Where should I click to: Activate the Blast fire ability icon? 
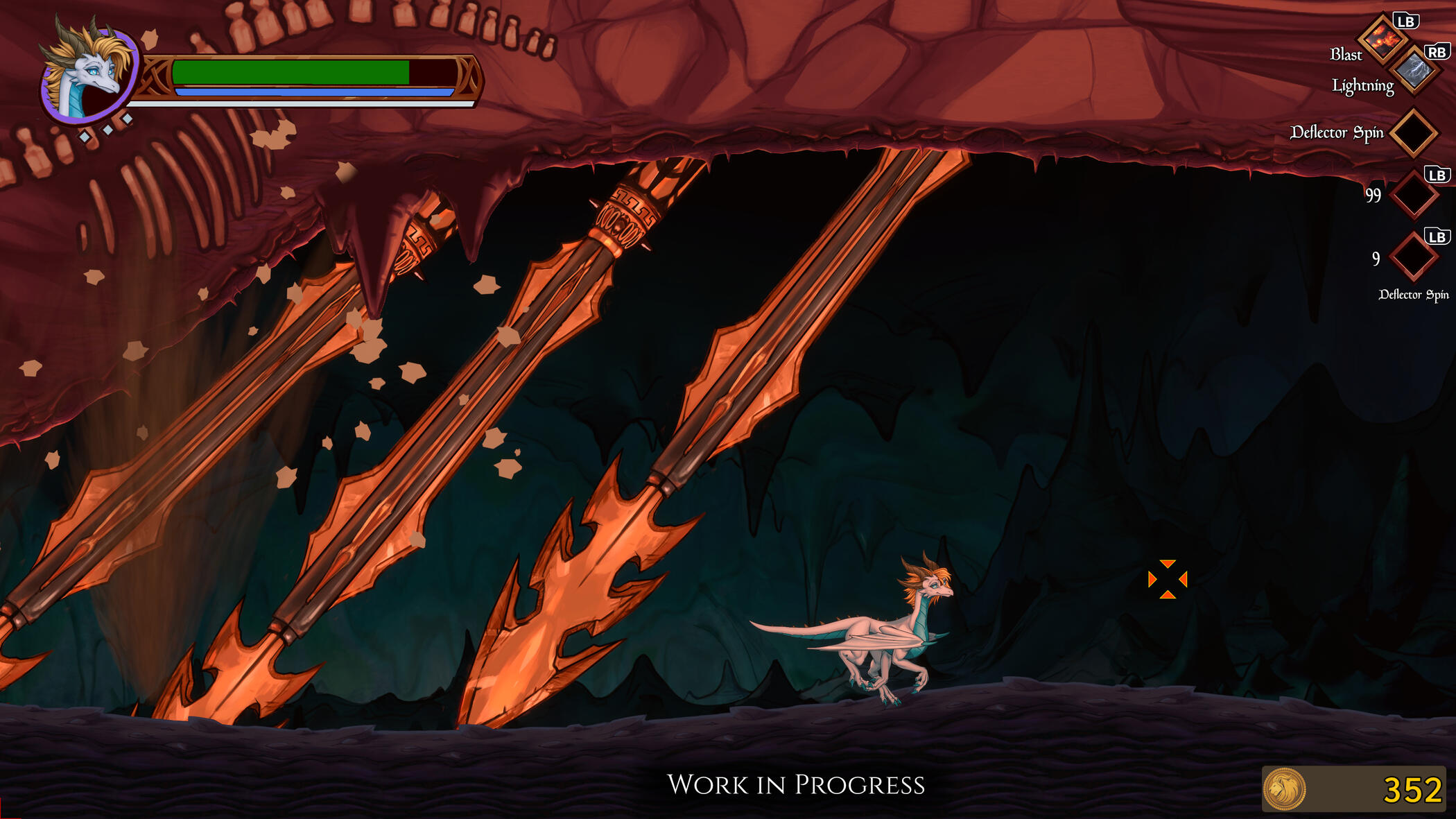1383,39
